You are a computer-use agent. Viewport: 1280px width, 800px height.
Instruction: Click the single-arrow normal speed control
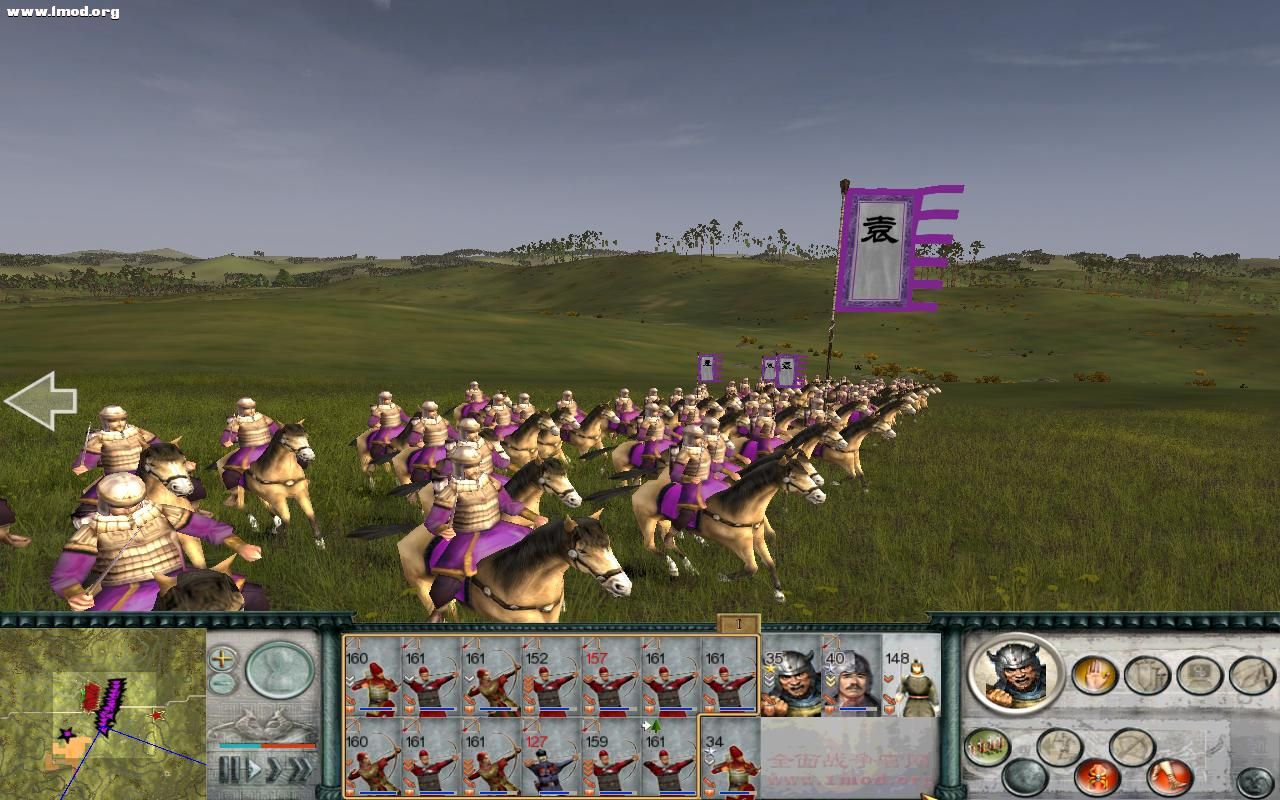click(x=254, y=769)
